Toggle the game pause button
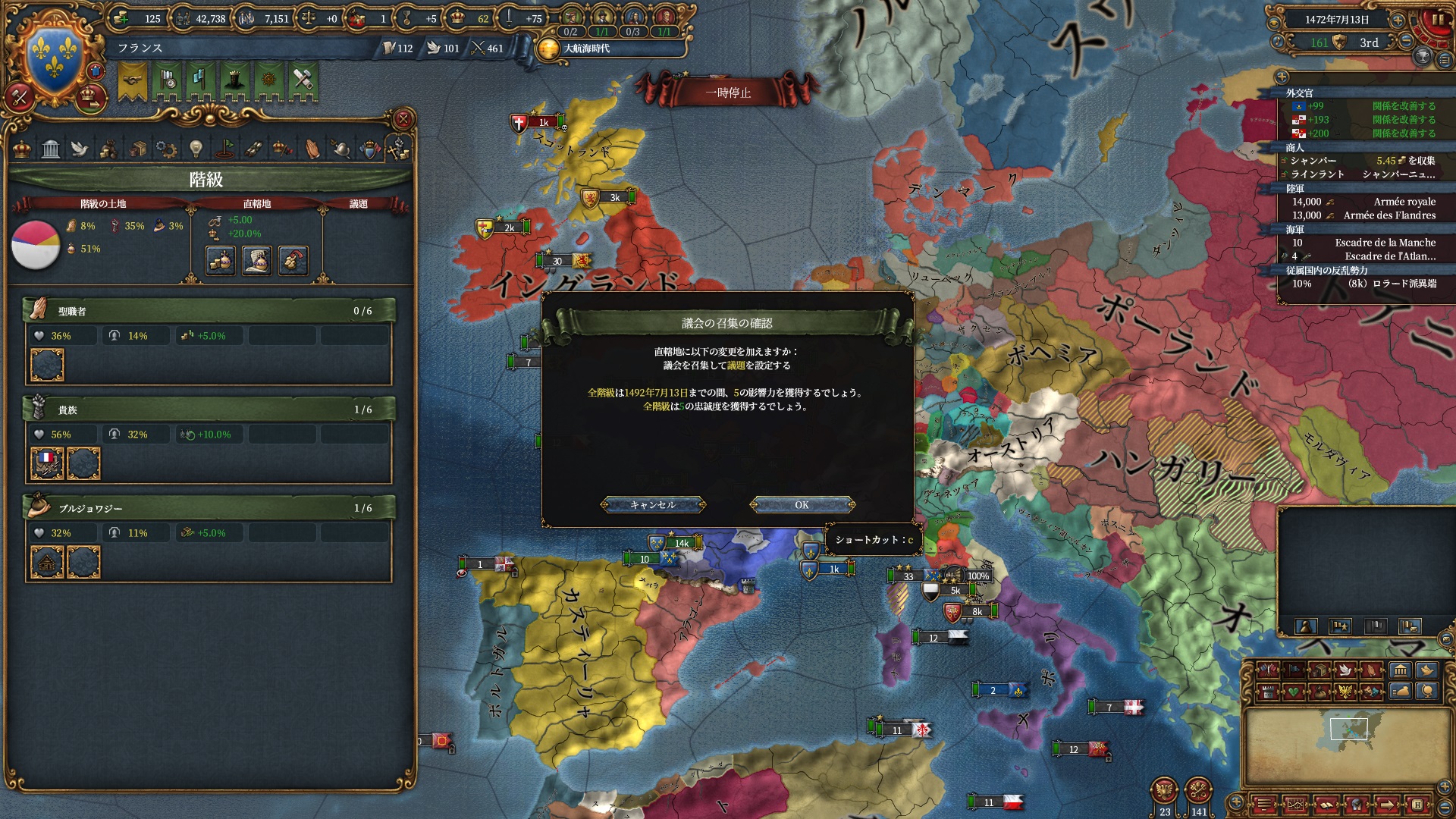1456x819 pixels. (x=1438, y=20)
